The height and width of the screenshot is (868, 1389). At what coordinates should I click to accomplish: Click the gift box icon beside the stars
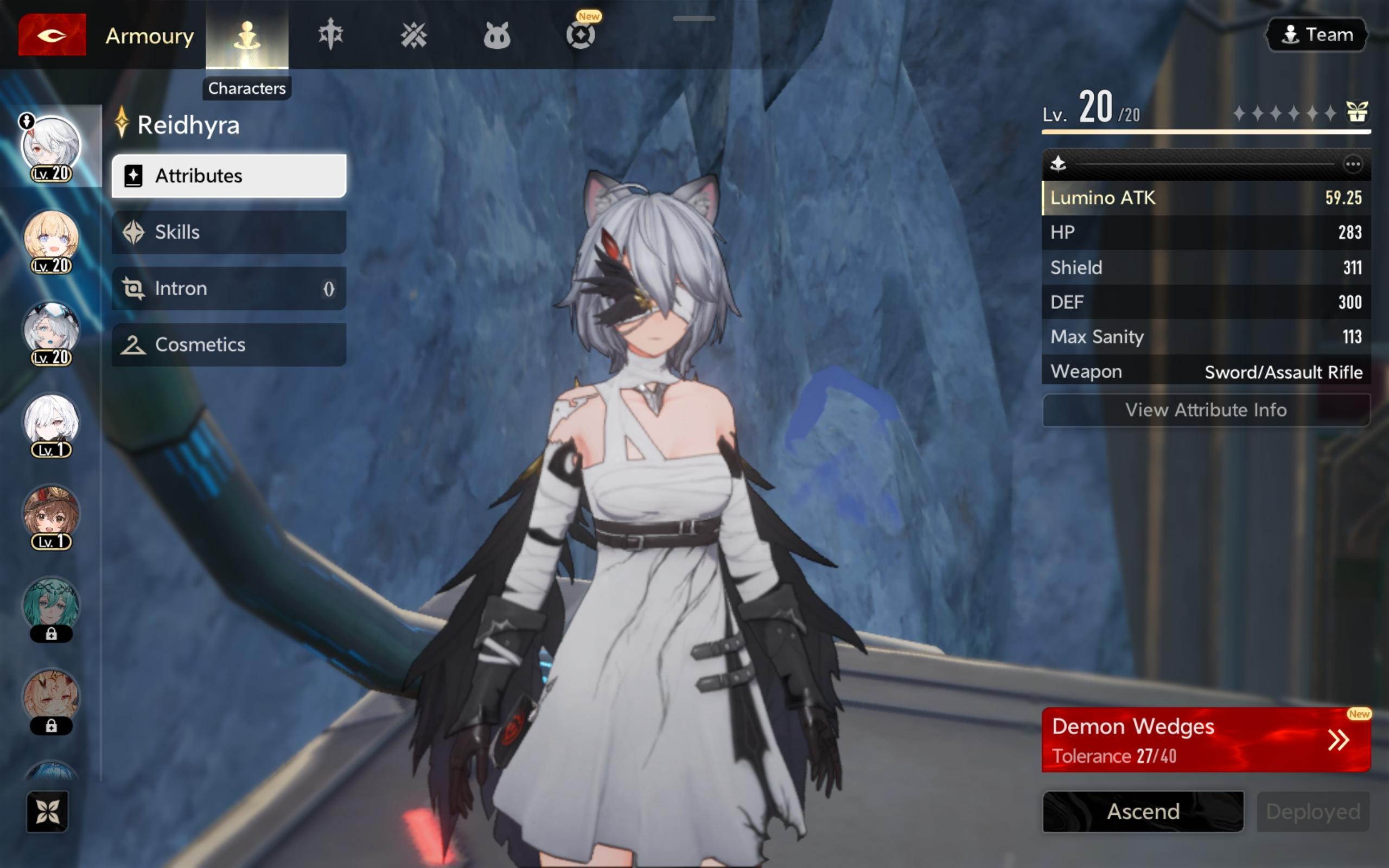(x=1357, y=111)
